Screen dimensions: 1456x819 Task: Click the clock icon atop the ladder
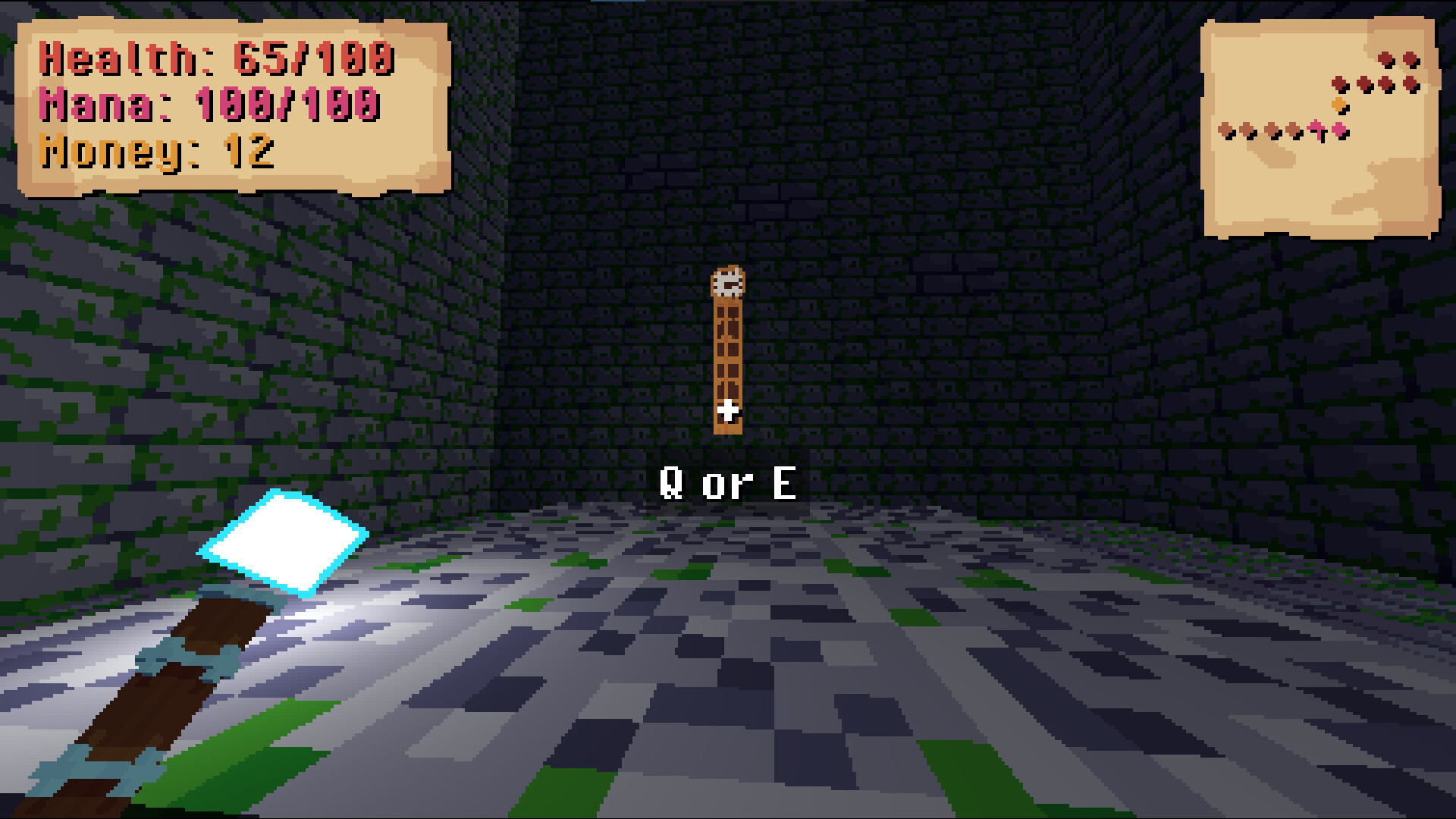(x=728, y=282)
